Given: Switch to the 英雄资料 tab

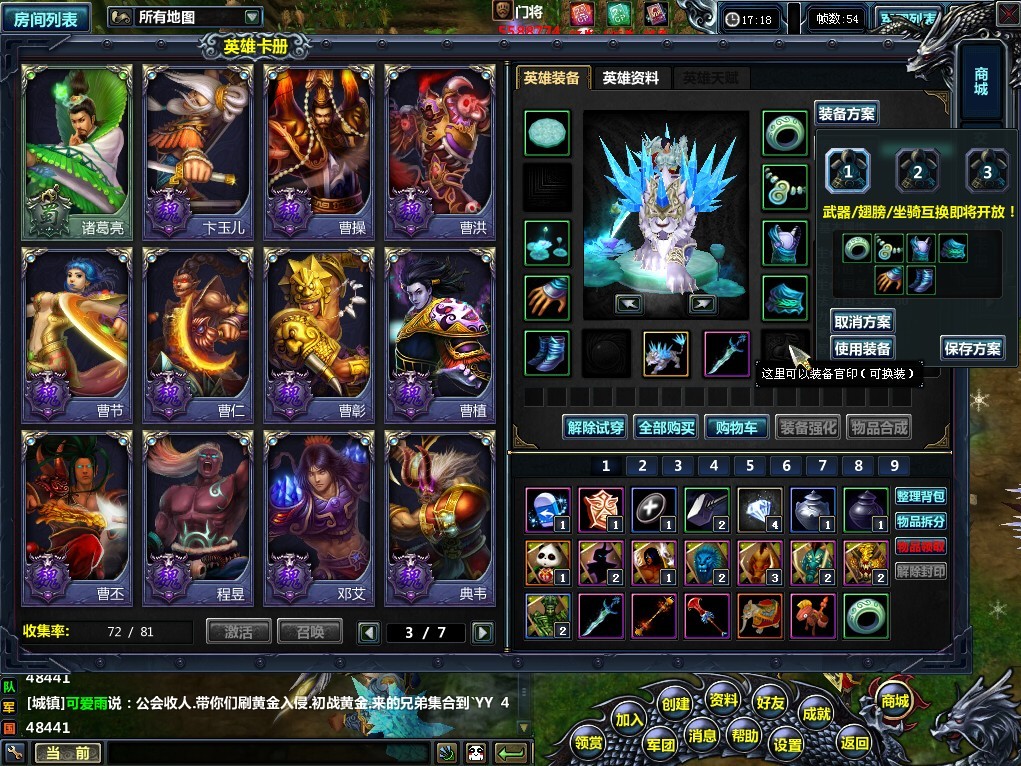Looking at the screenshot, I should [630, 78].
